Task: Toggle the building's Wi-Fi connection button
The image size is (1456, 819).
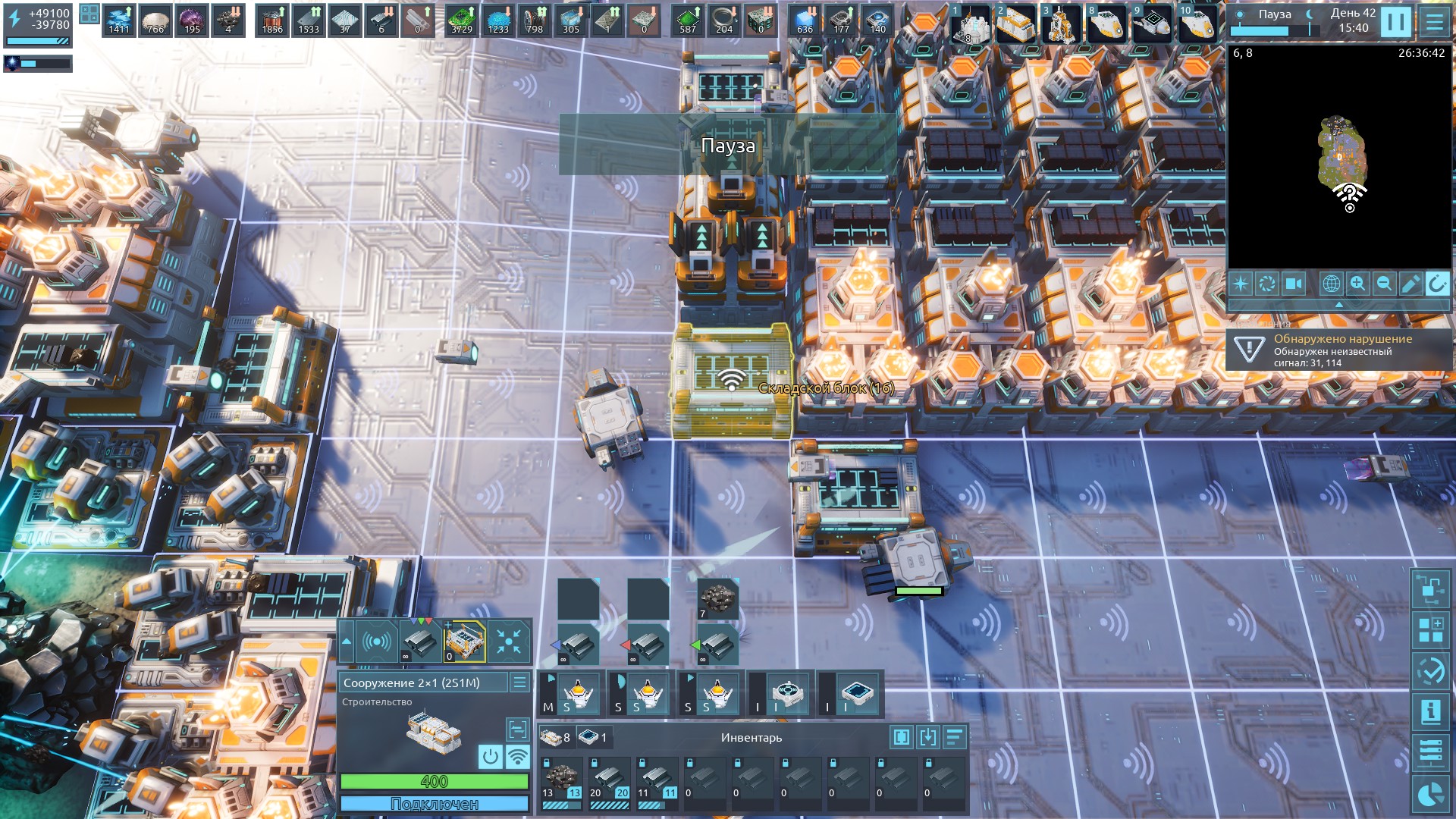Action: (x=517, y=756)
